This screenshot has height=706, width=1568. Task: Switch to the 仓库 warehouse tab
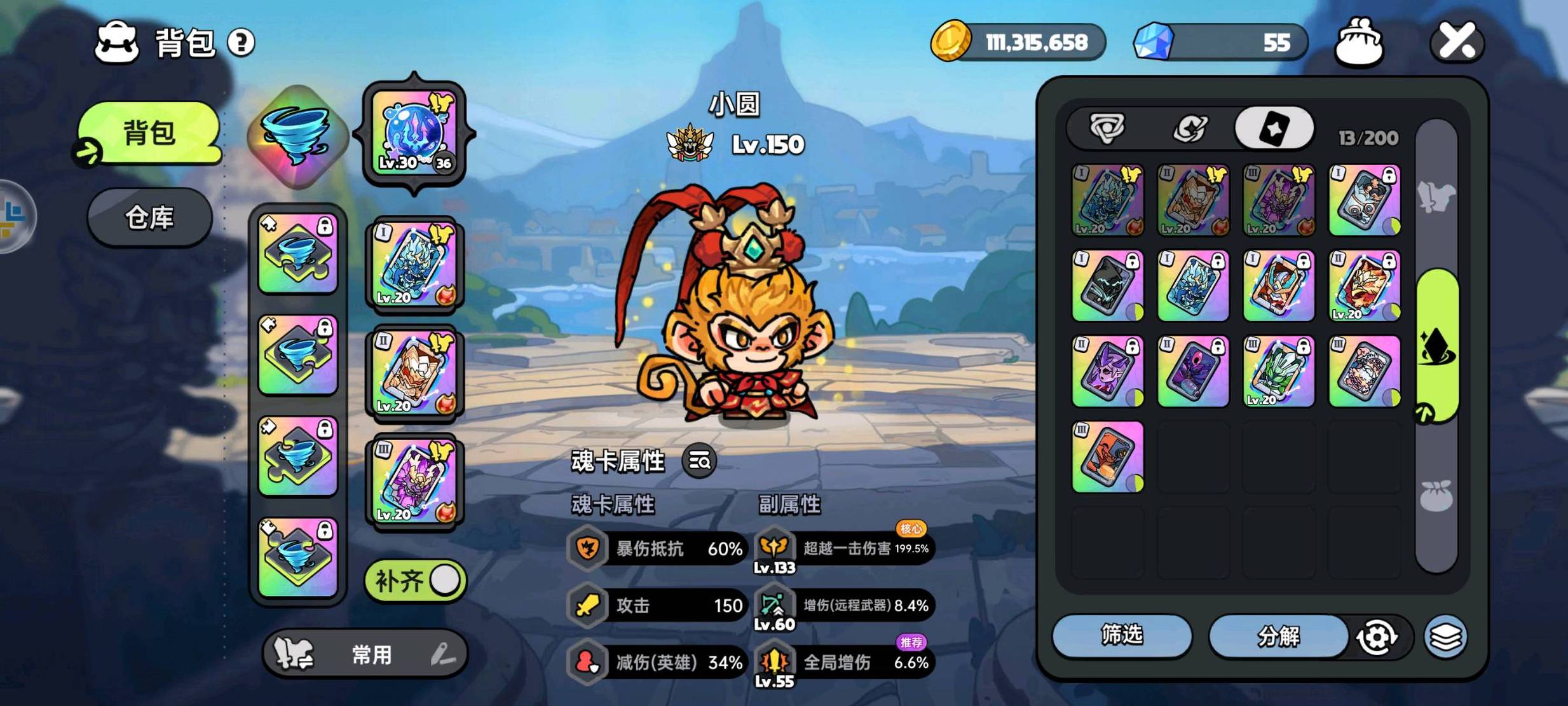[x=149, y=218]
